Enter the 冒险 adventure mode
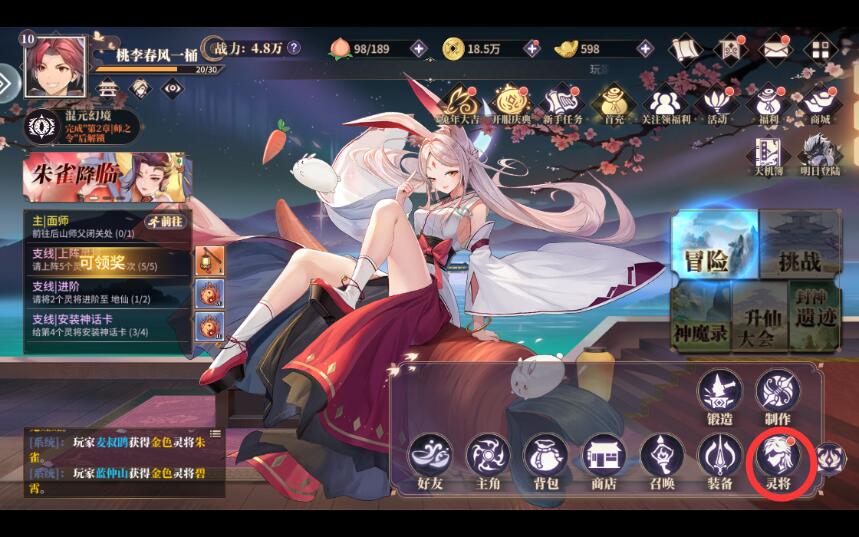This screenshot has height=537, width=859. [x=710, y=246]
